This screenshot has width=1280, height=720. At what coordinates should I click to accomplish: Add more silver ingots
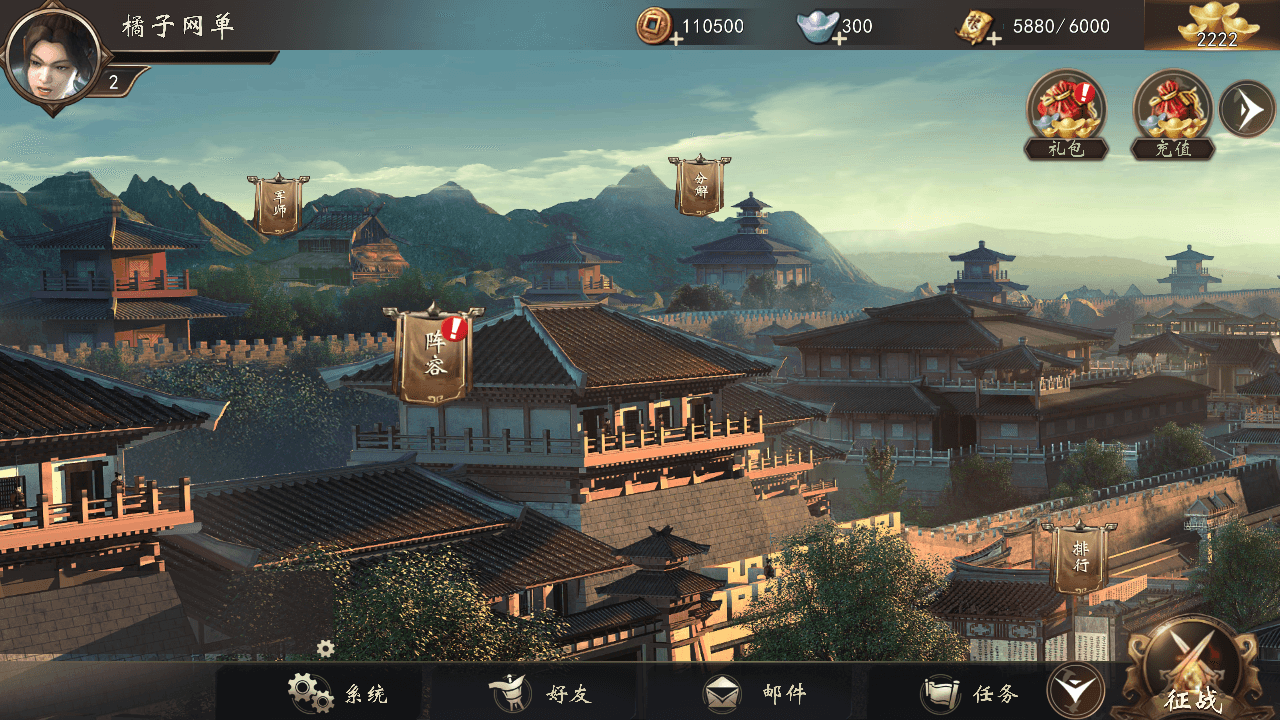pyautogui.click(x=839, y=38)
